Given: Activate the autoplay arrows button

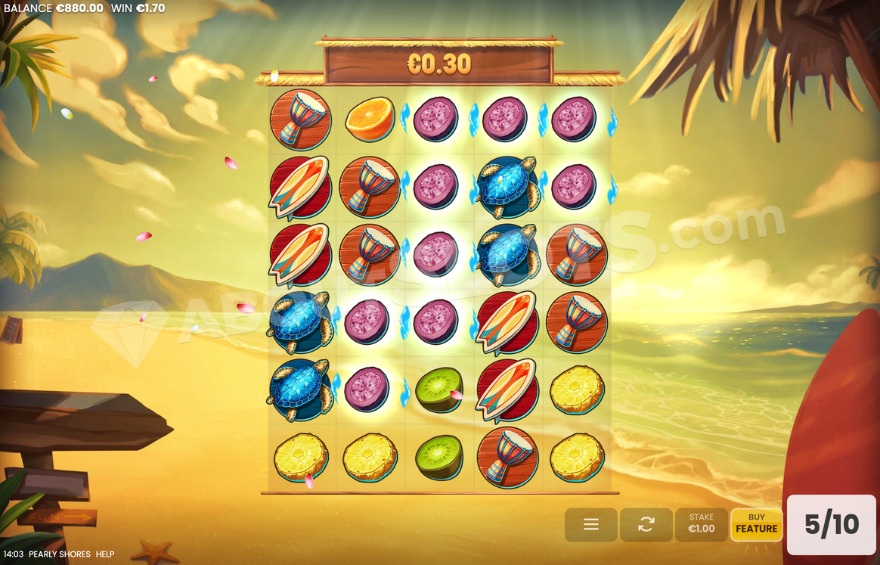Looking at the screenshot, I should 646,524.
